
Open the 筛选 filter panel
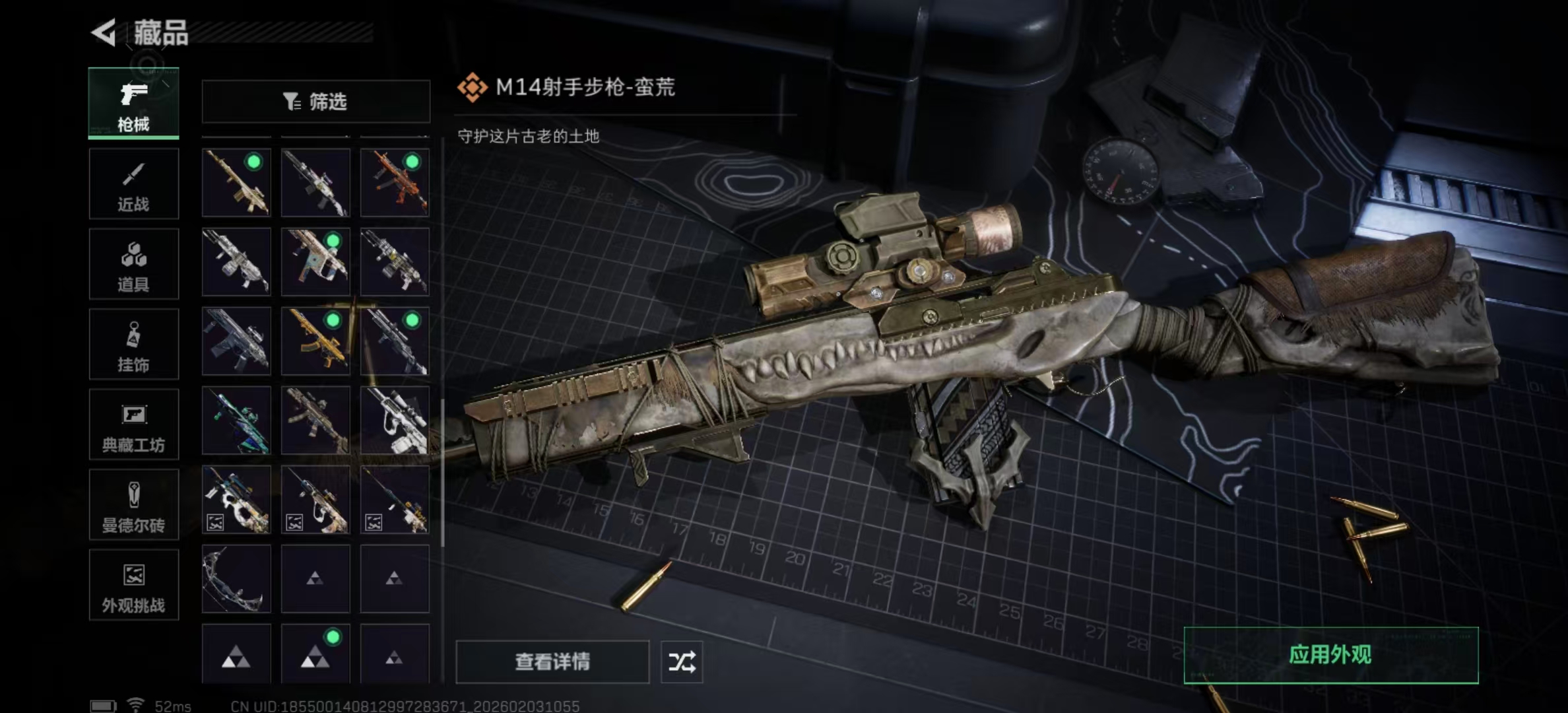[x=317, y=100]
